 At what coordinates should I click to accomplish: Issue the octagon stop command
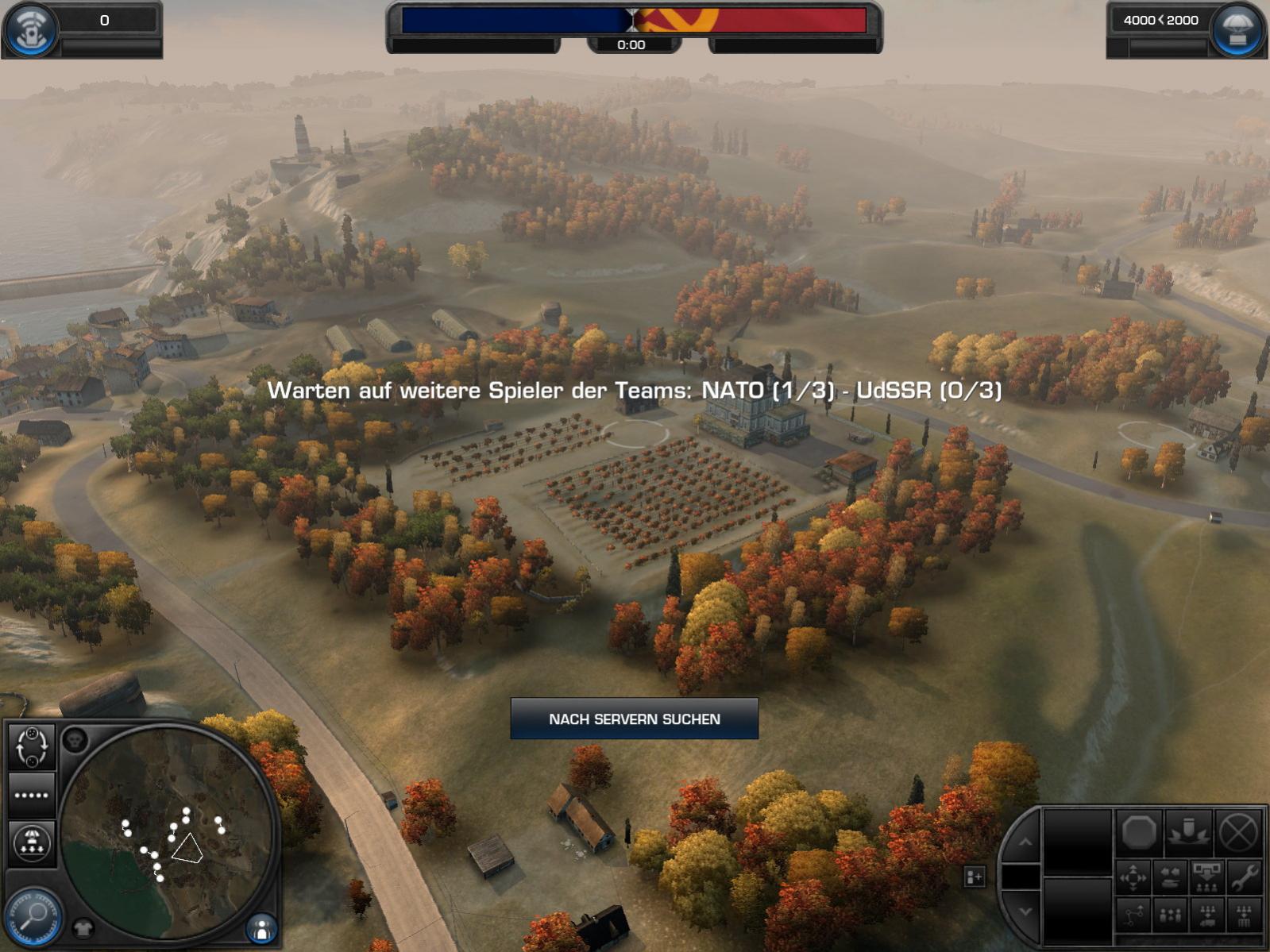(1138, 833)
